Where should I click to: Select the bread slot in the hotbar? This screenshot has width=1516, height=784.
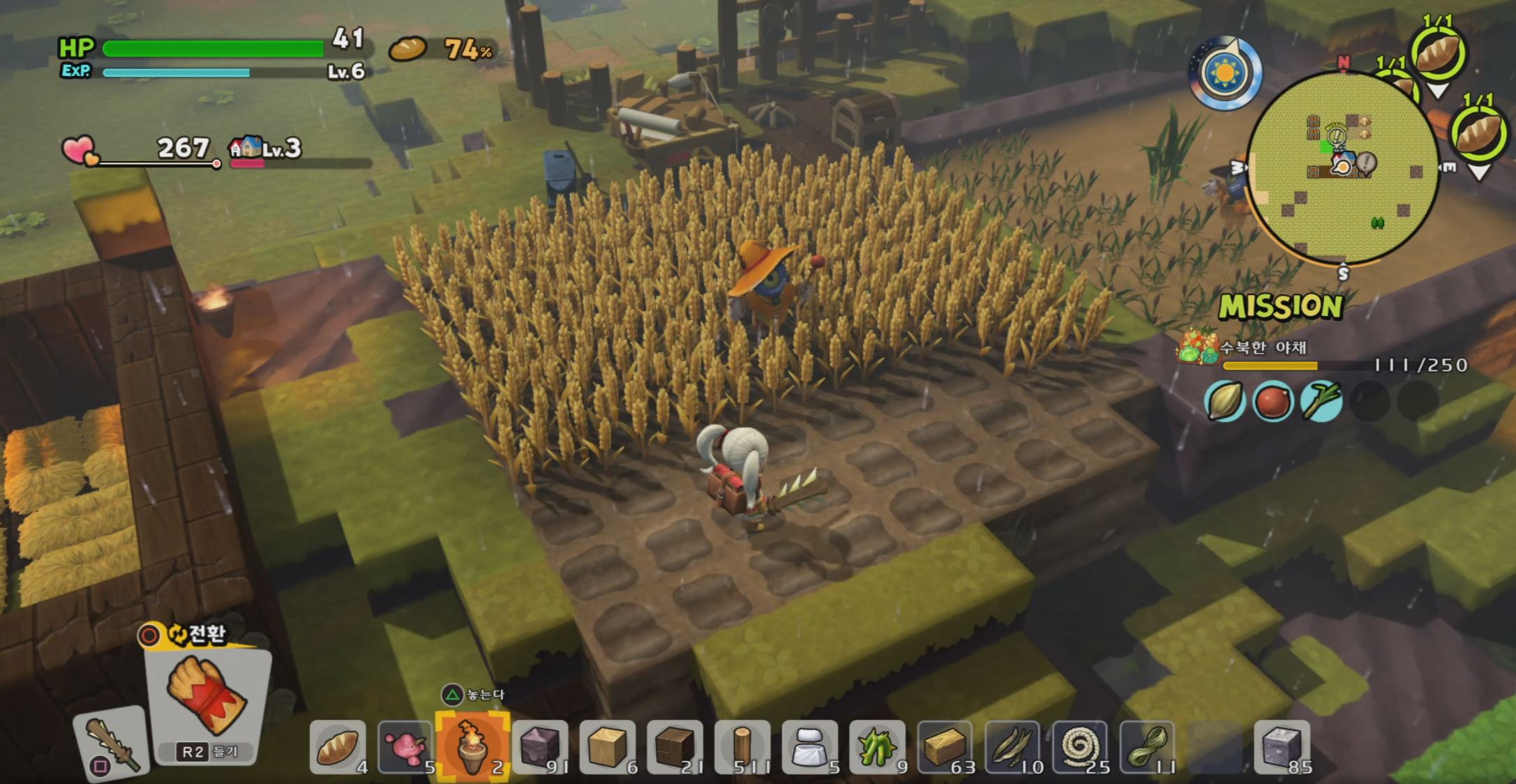click(x=338, y=748)
